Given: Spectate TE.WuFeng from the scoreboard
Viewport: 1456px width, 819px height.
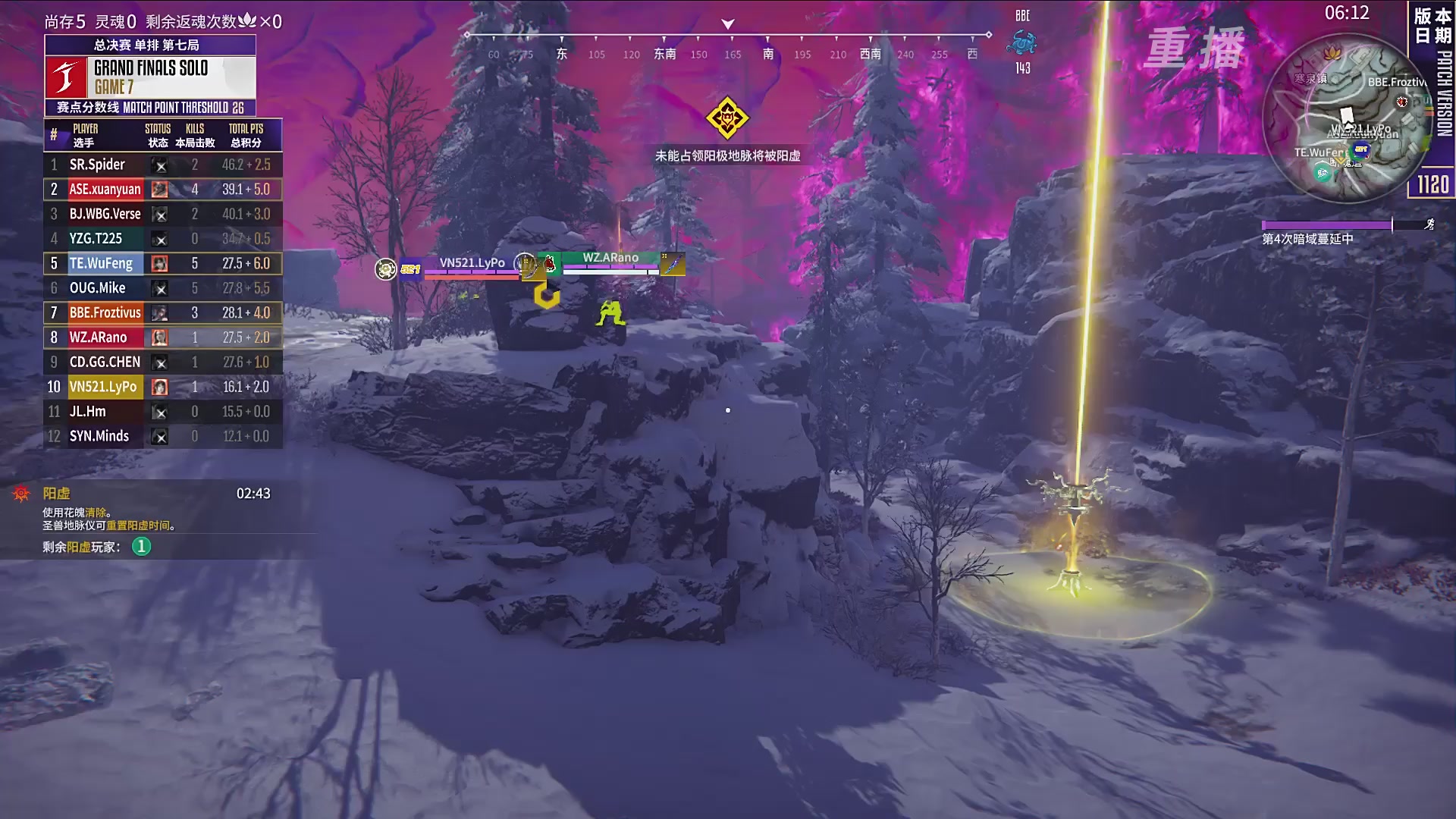Looking at the screenshot, I should (x=163, y=263).
